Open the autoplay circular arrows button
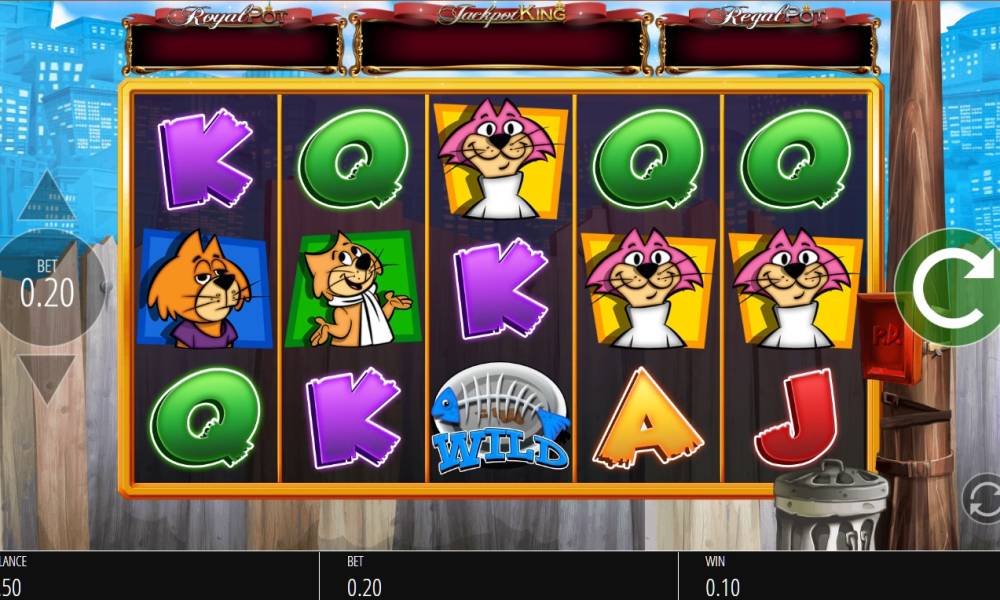1000x600 pixels. [982, 498]
